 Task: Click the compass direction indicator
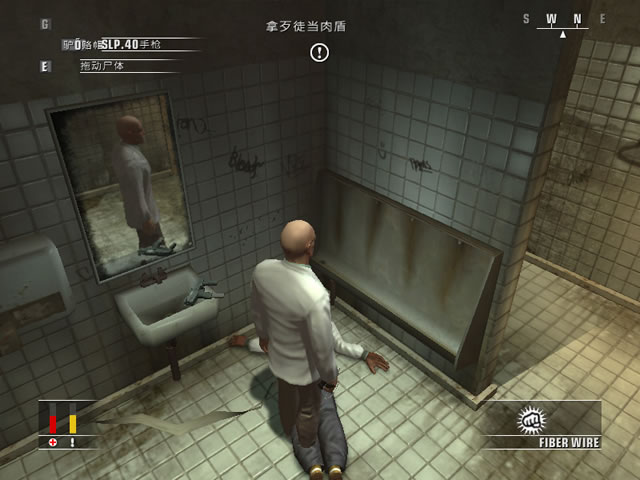pyautogui.click(x=563, y=21)
